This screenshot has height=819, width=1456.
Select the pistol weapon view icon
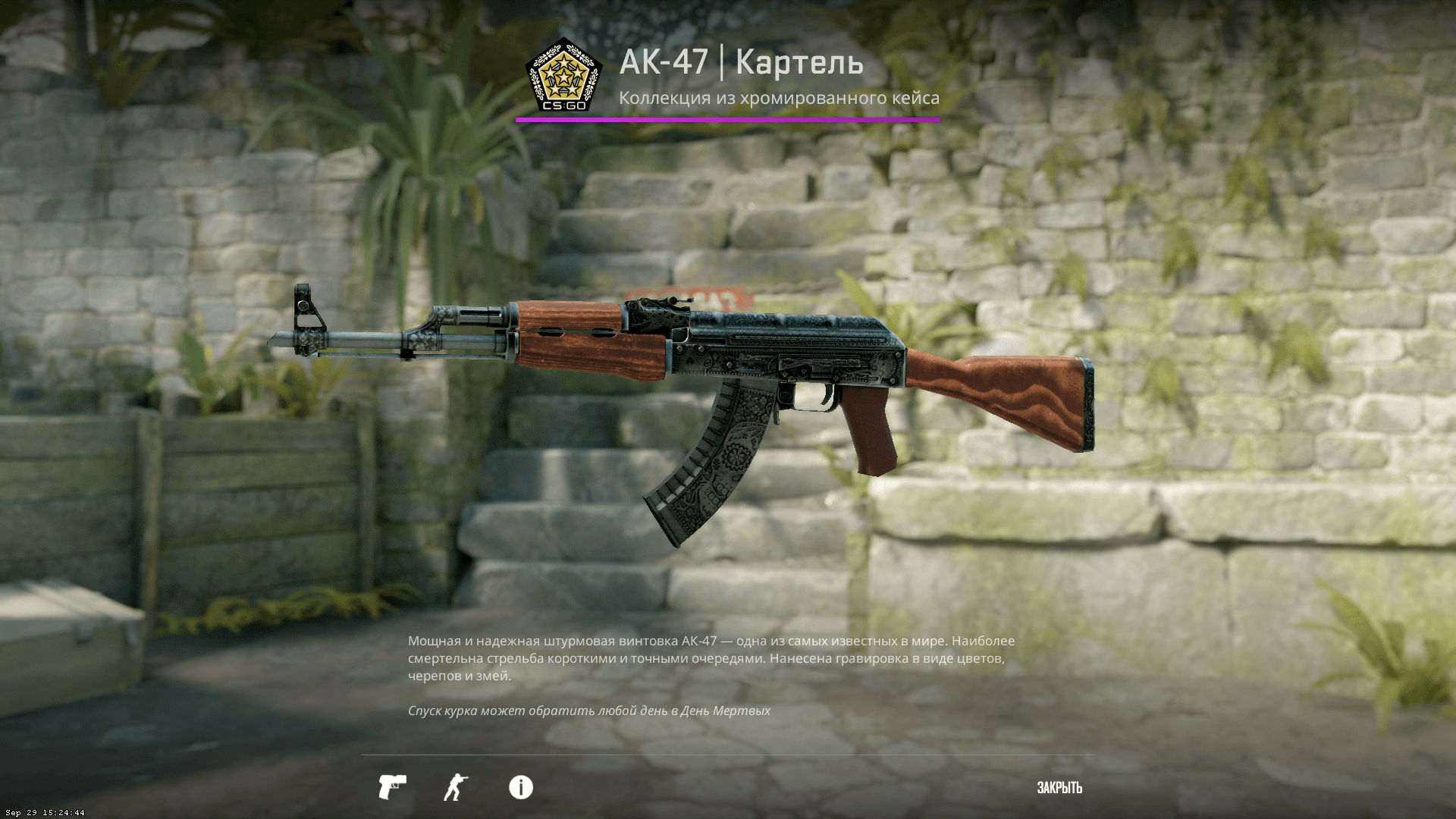(x=392, y=787)
